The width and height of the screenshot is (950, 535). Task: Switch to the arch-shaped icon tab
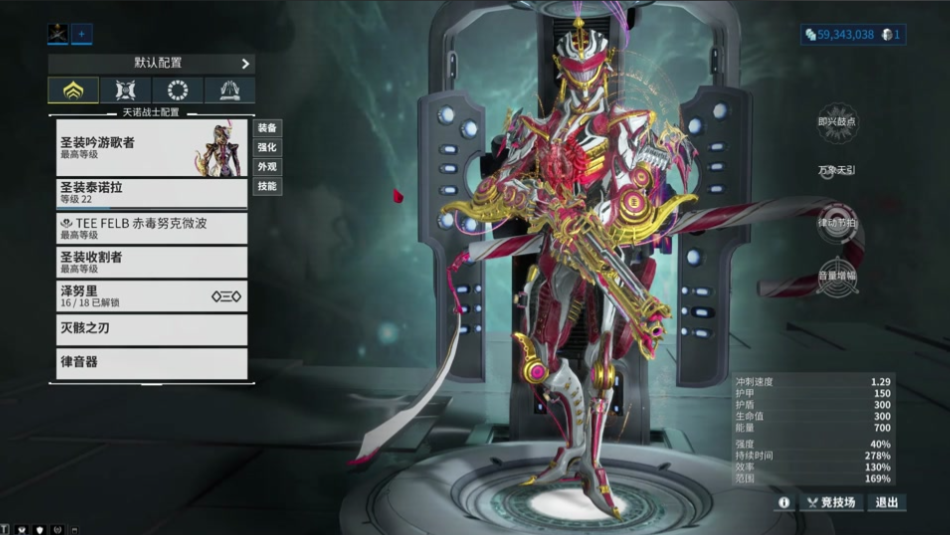coord(229,90)
